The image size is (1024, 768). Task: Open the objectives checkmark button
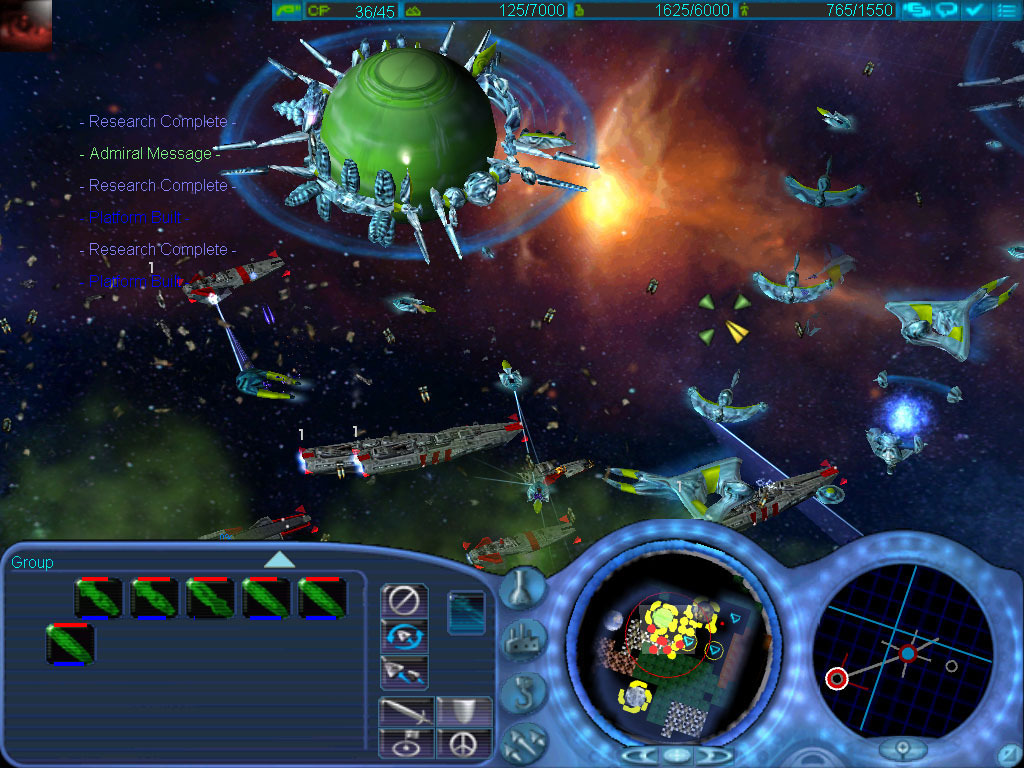pyautogui.click(x=976, y=10)
